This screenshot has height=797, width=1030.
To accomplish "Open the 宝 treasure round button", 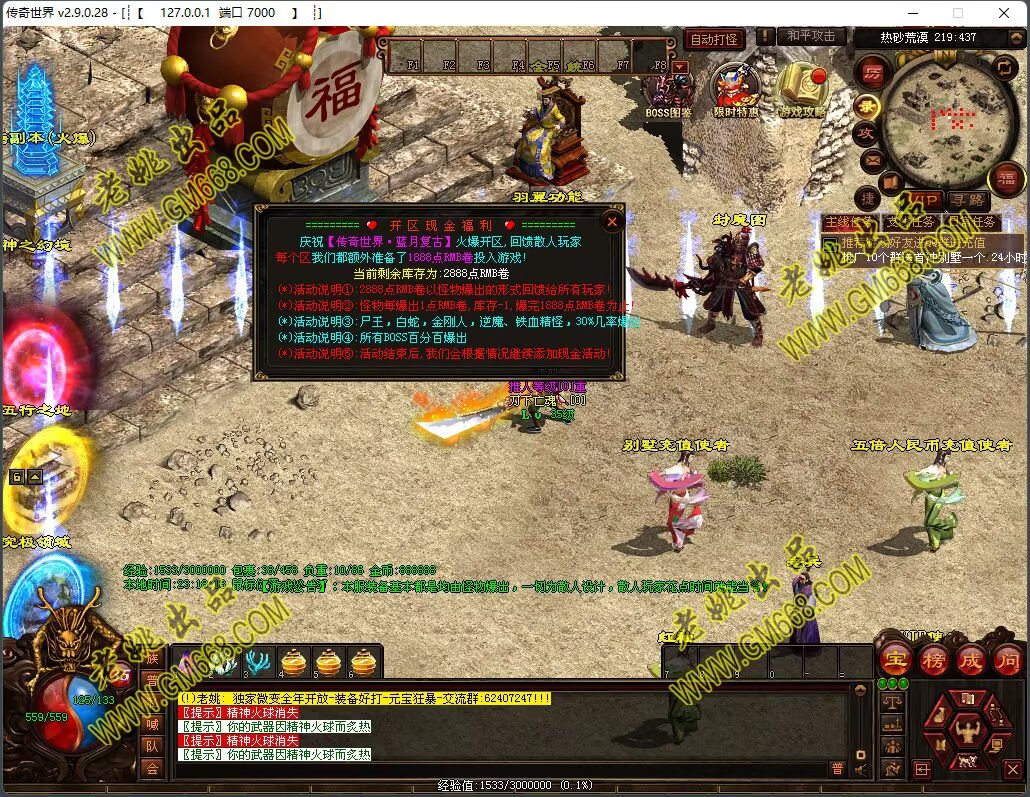I will point(896,659).
